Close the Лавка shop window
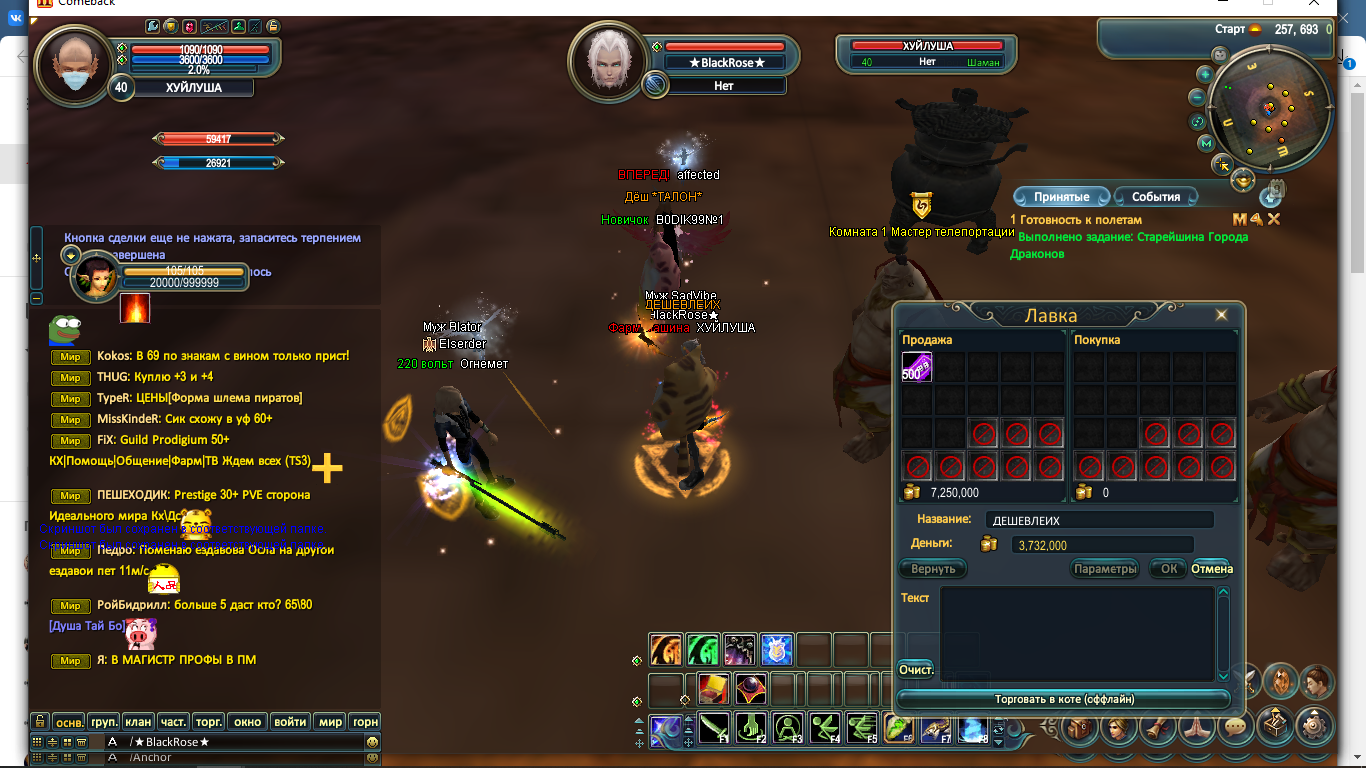 click(x=1221, y=315)
